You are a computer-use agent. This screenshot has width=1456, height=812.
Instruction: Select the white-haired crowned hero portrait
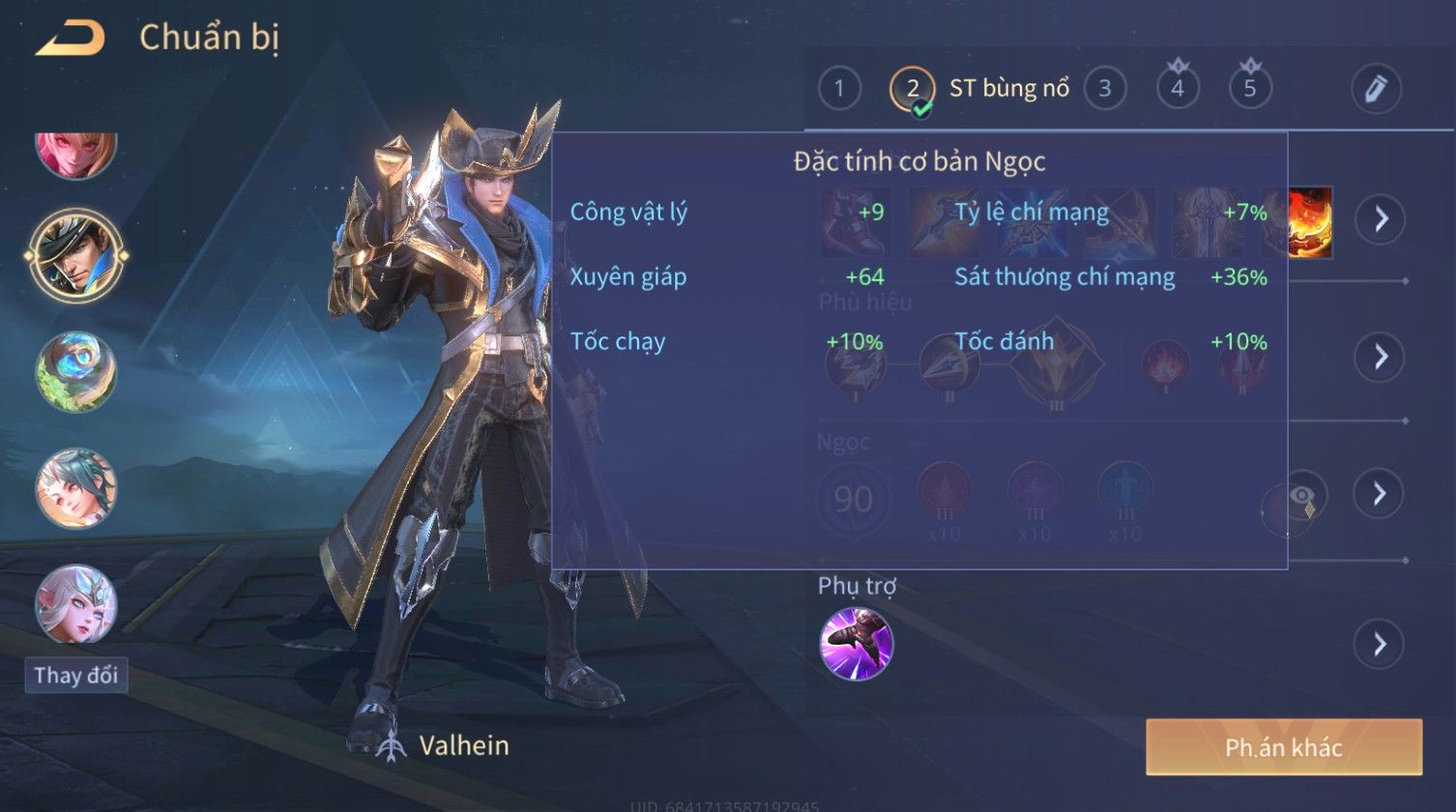(x=76, y=604)
